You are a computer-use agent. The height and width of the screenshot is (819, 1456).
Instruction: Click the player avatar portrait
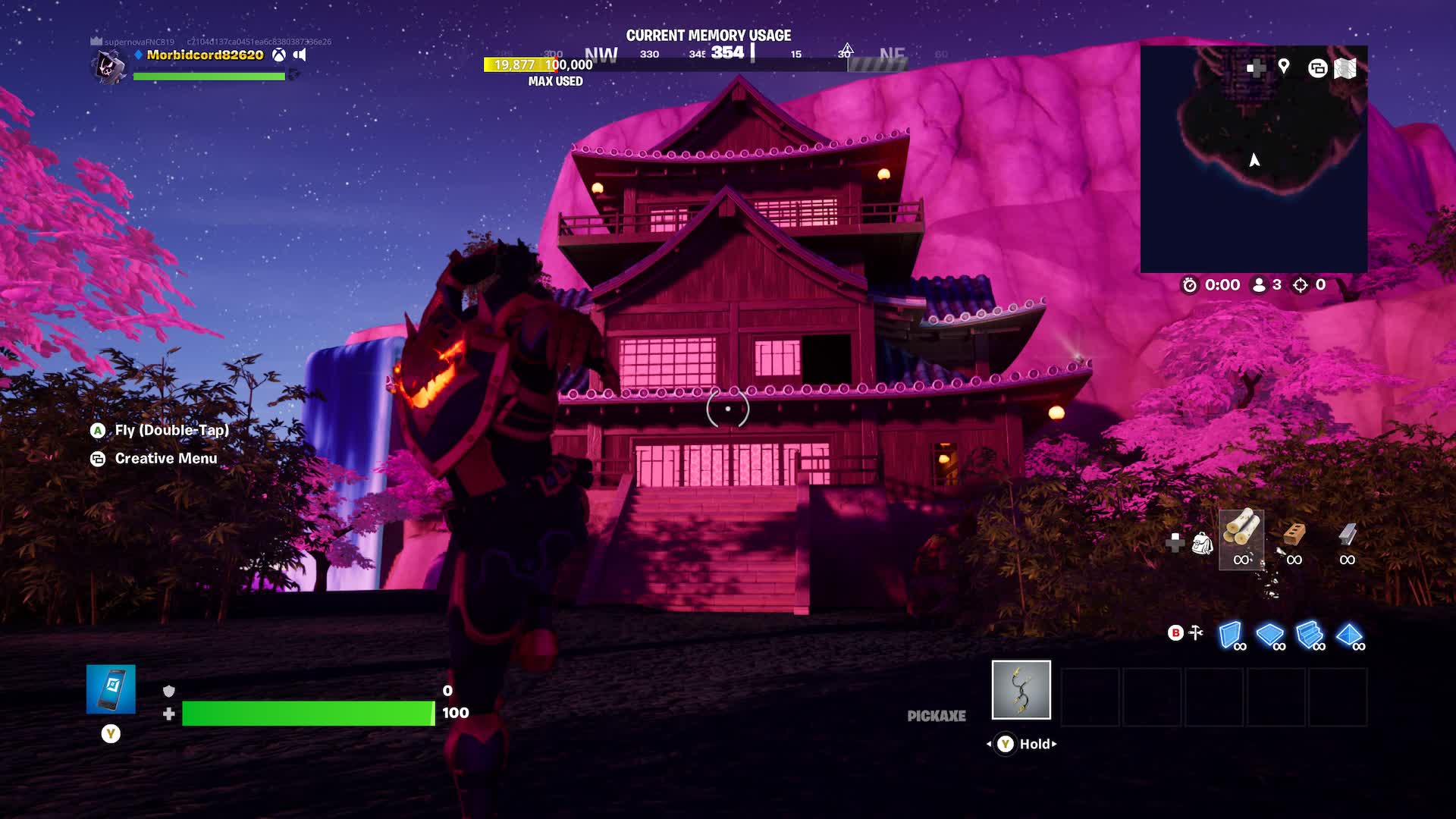[110, 67]
